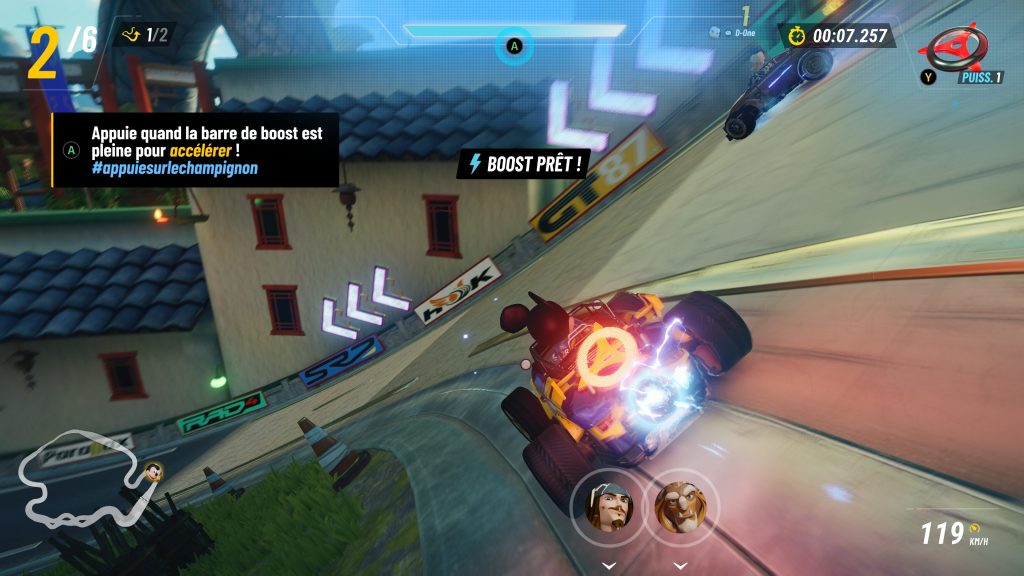The image size is (1024, 576).
Task: Click the Boost Prêt indicator
Action: point(521,164)
